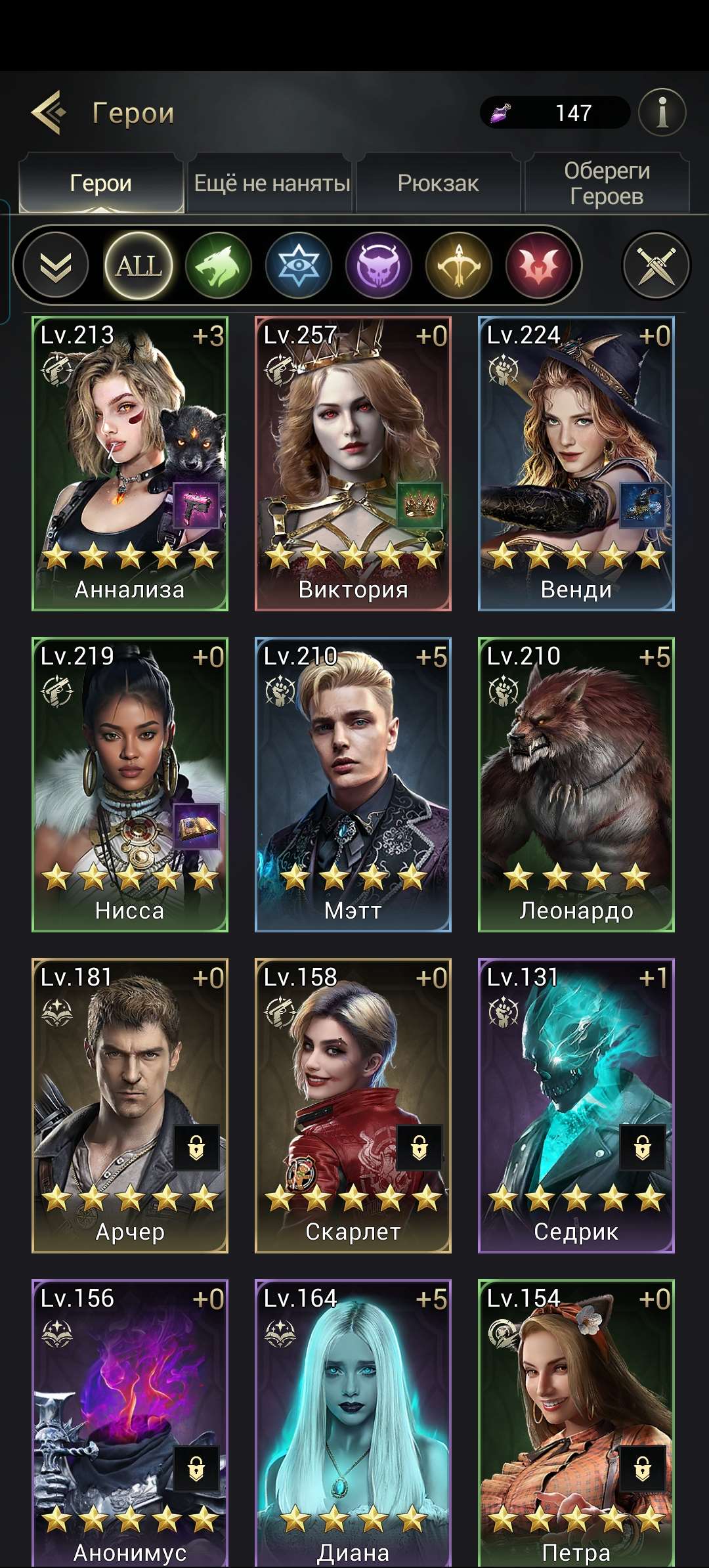Viewport: 709px width, 1568px height.
Task: Open the Виктория hero card
Action: [x=353, y=464]
